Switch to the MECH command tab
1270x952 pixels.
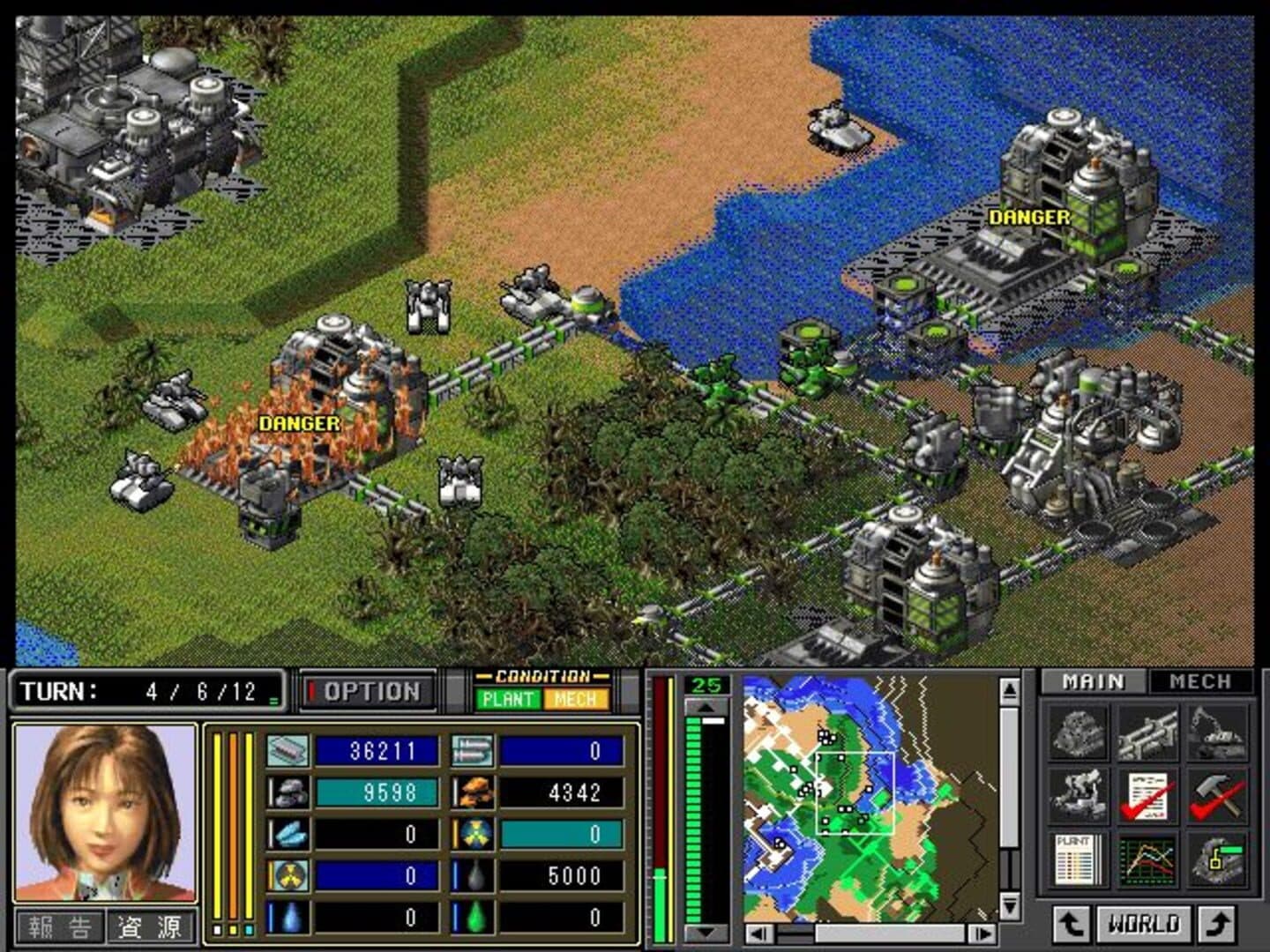(x=1199, y=681)
